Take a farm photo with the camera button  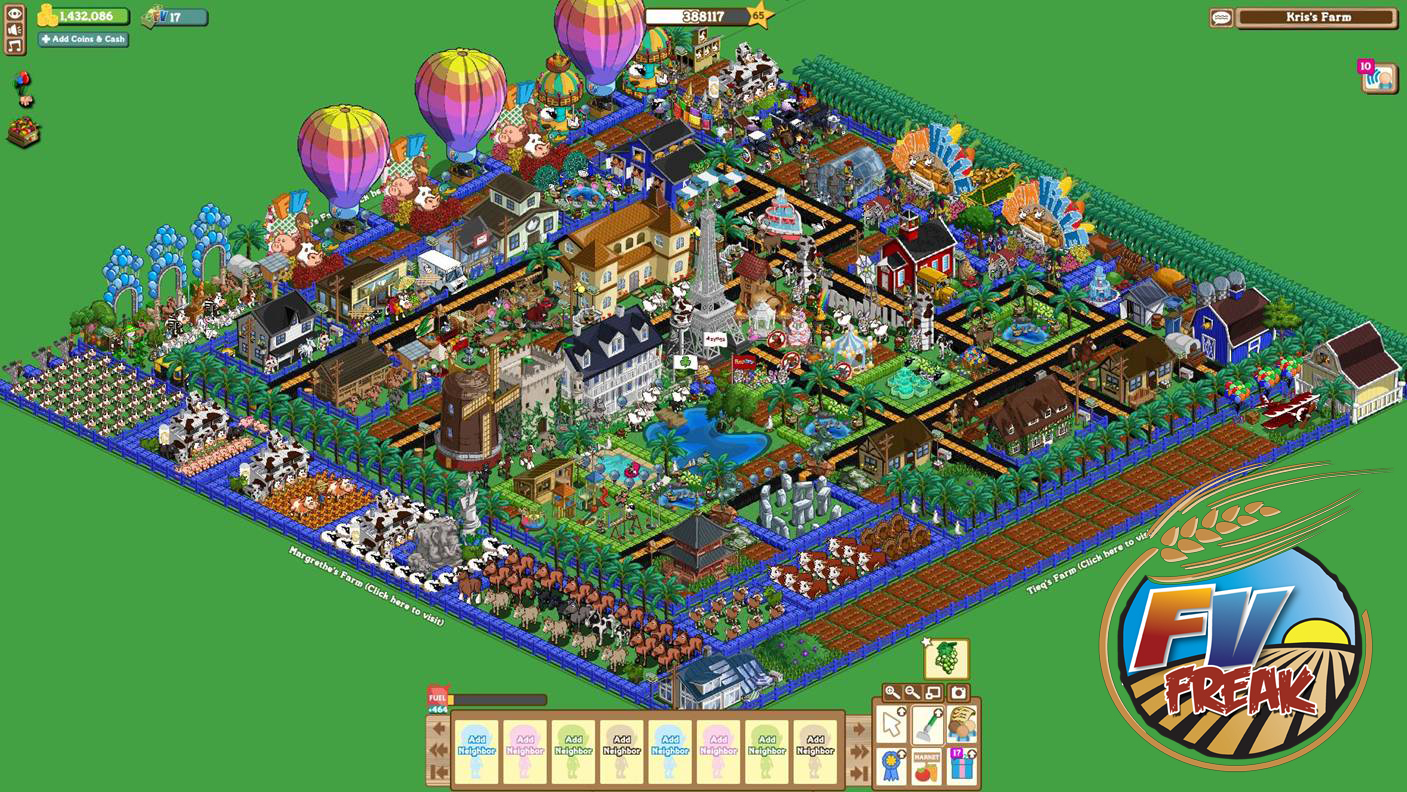(958, 693)
